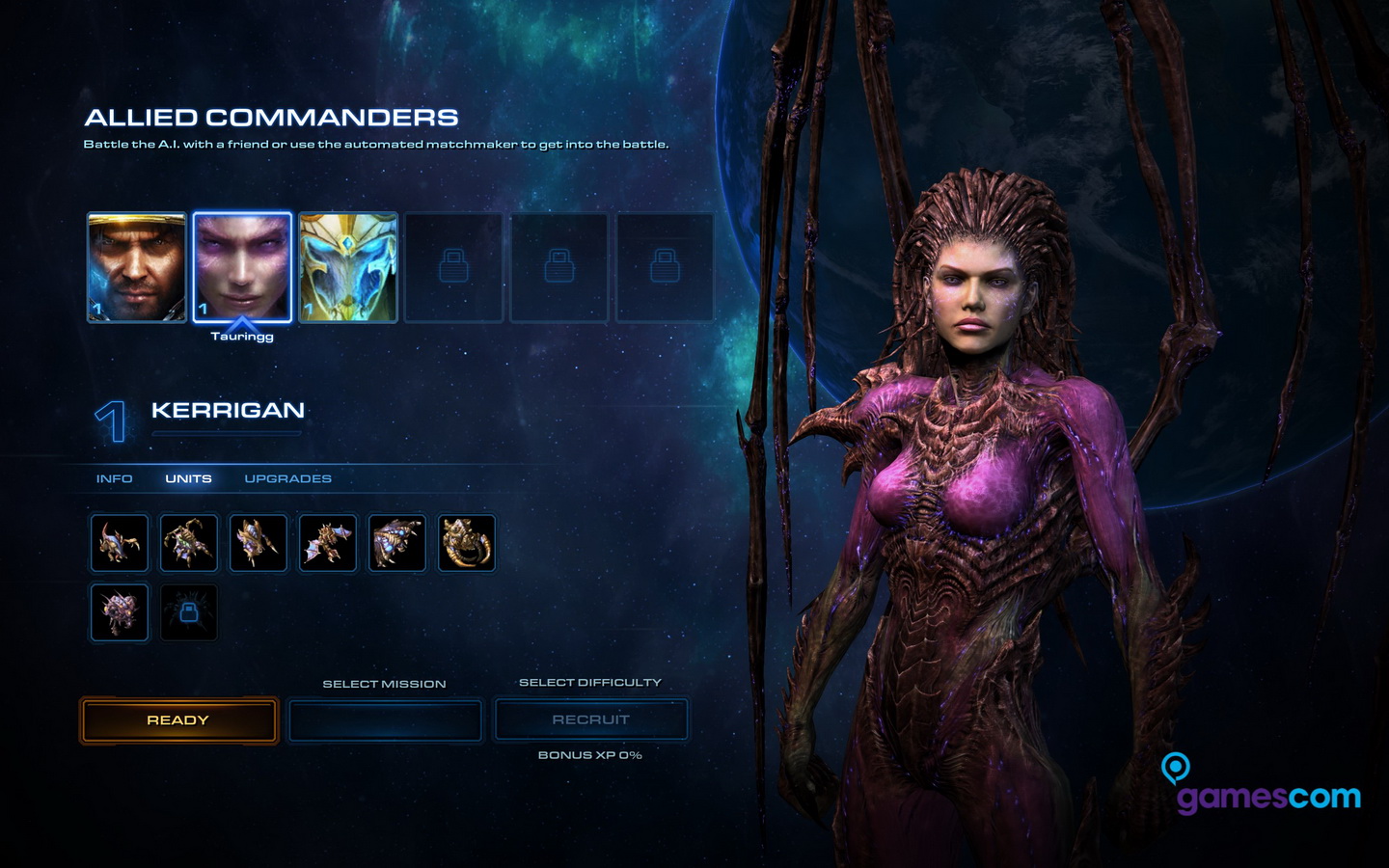Open the Select Mission dropdown
Screen dimensions: 1389x868
pos(385,720)
